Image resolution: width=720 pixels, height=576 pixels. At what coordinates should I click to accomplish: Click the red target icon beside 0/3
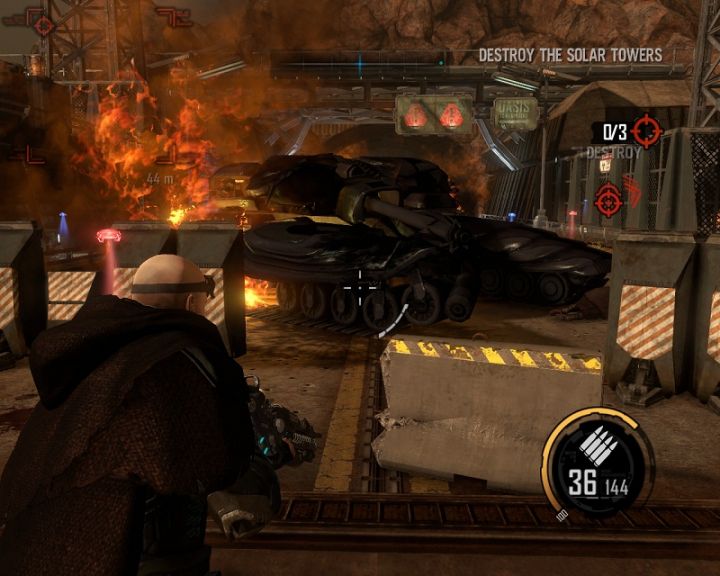(x=646, y=131)
